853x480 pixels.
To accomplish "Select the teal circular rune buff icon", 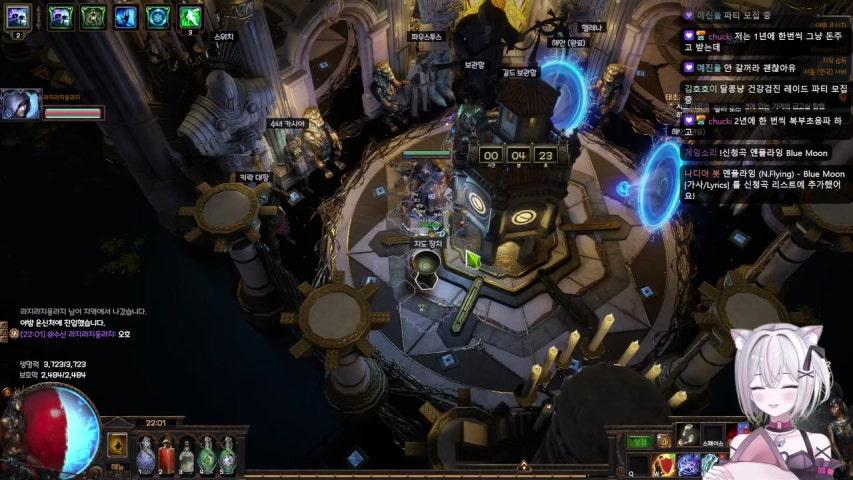I will point(157,16).
